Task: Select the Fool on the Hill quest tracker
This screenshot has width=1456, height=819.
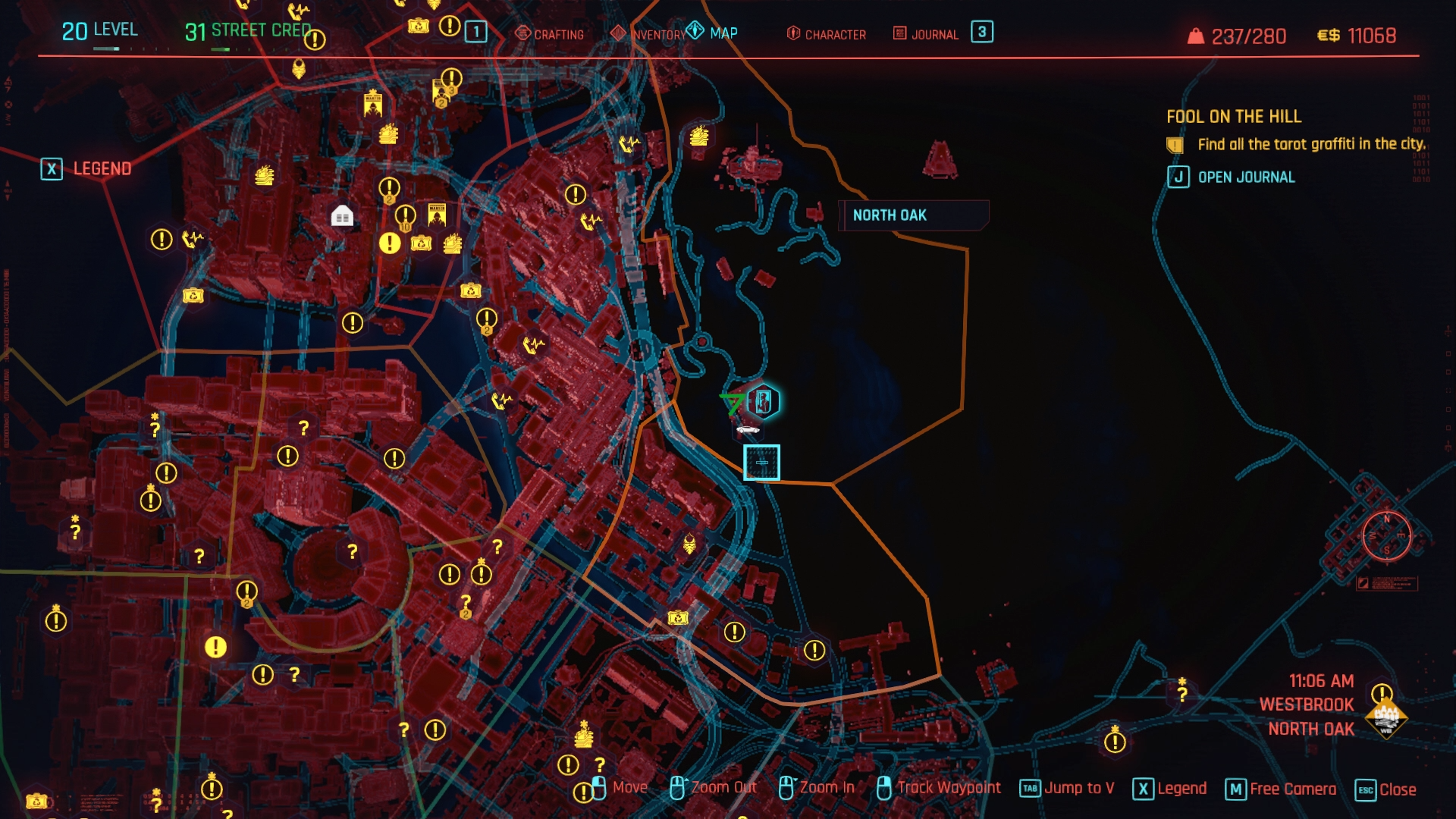Action: (1233, 116)
